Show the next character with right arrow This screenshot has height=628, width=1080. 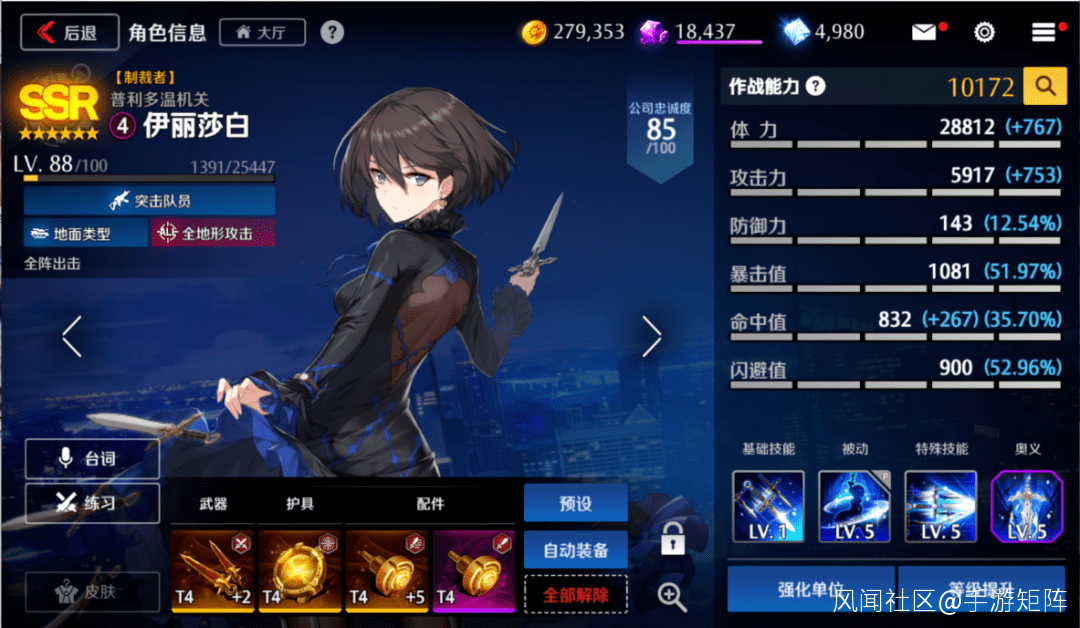(651, 337)
